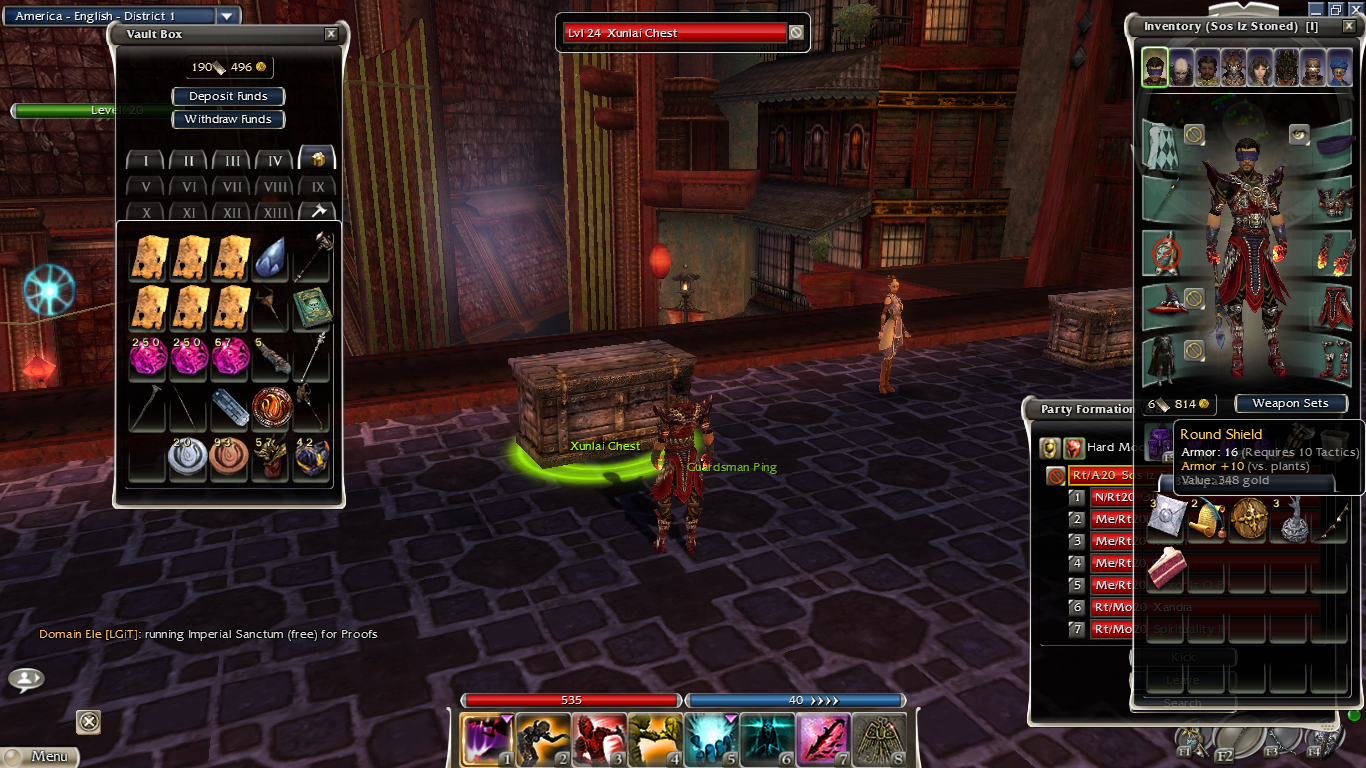This screenshot has height=768, width=1366.
Task: Open the Menu button
Action: click(x=40, y=757)
